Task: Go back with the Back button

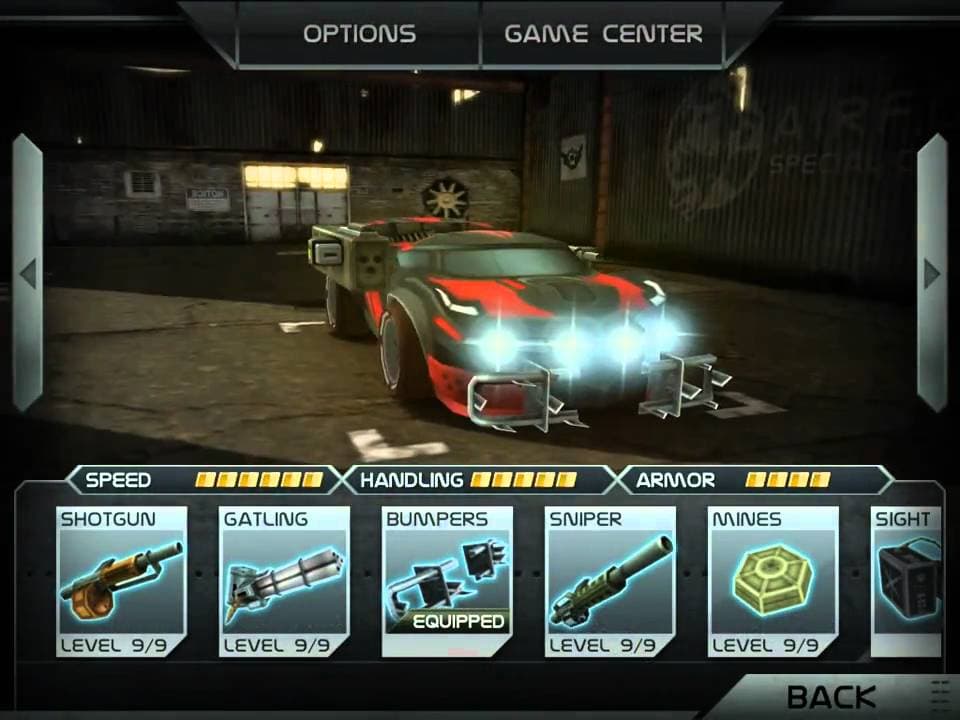Action: pyautogui.click(x=831, y=697)
